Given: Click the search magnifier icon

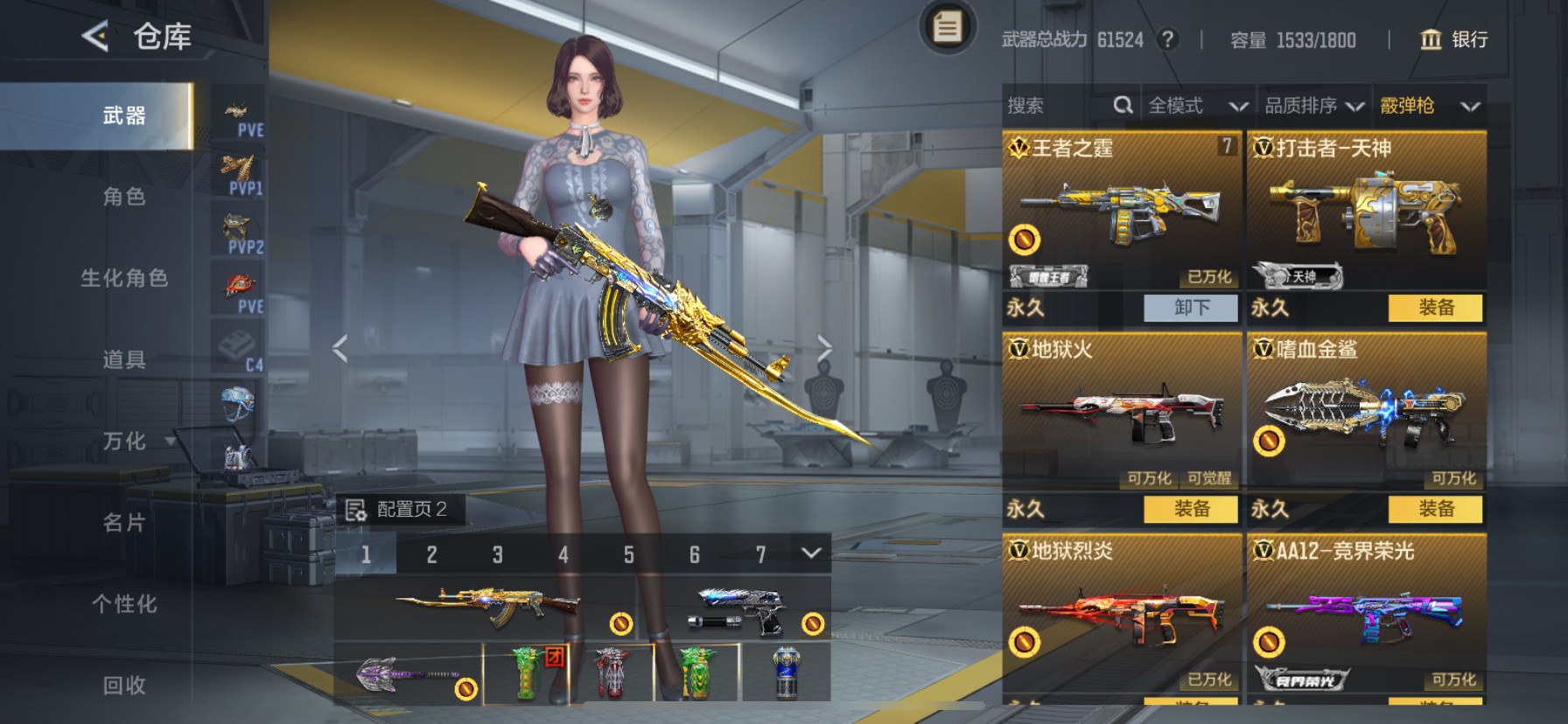Looking at the screenshot, I should 1124,105.
